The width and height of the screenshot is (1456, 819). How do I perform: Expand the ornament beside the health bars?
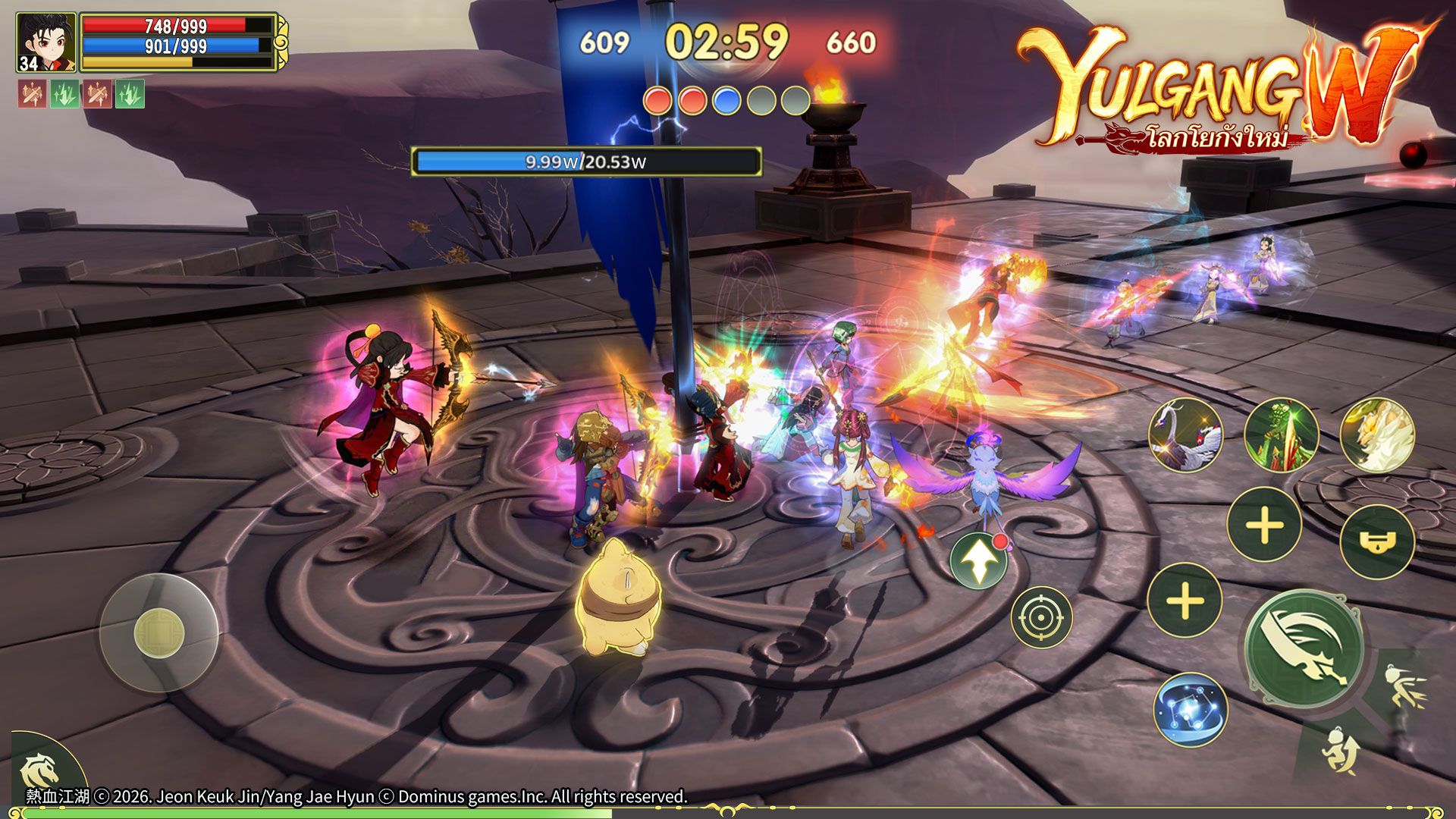(x=281, y=42)
